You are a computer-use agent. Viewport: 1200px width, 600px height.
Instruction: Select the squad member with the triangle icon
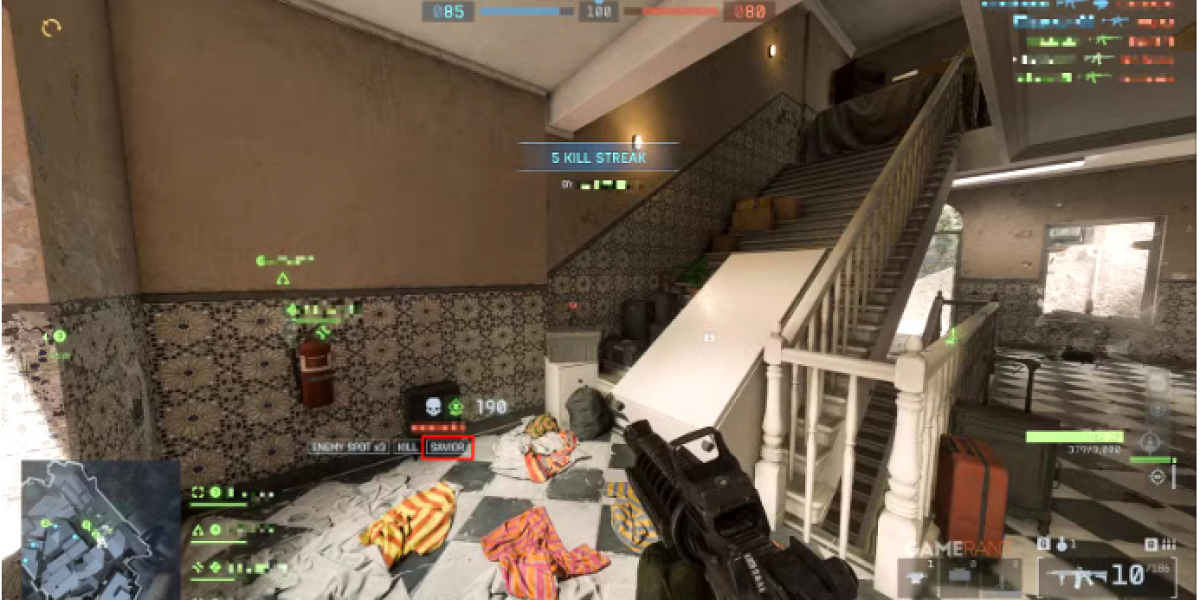click(198, 530)
